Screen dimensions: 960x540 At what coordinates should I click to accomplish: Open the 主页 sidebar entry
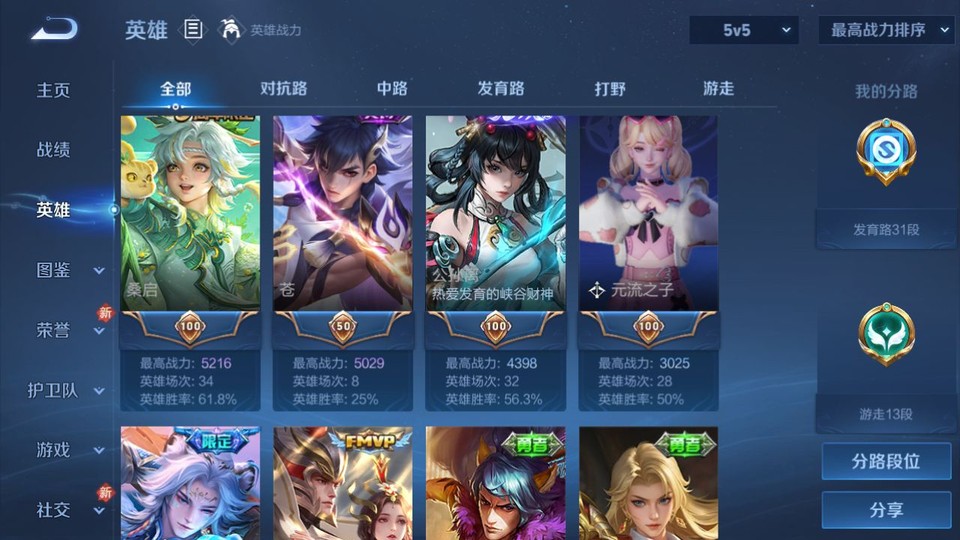tap(54, 90)
